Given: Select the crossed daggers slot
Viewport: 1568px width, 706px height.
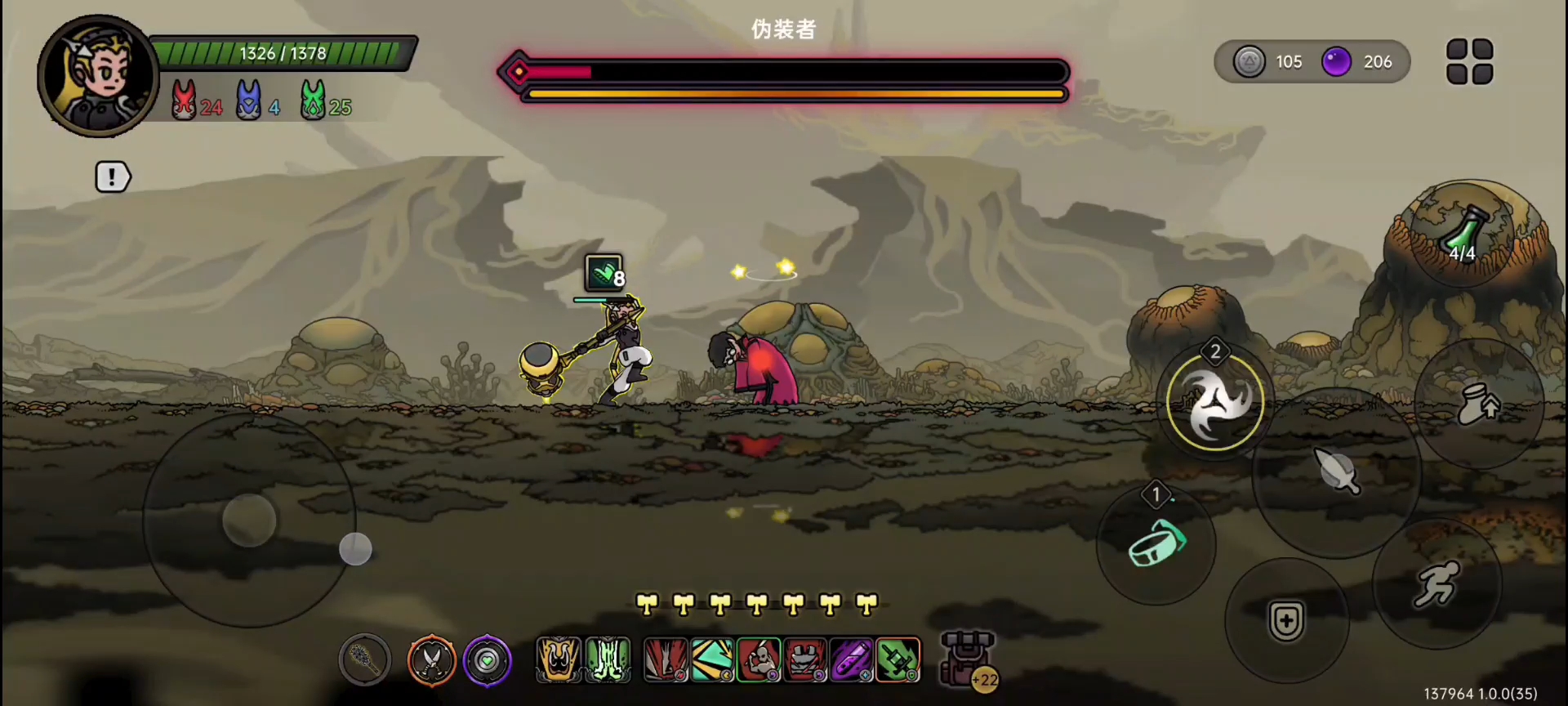Looking at the screenshot, I should coord(431,659).
